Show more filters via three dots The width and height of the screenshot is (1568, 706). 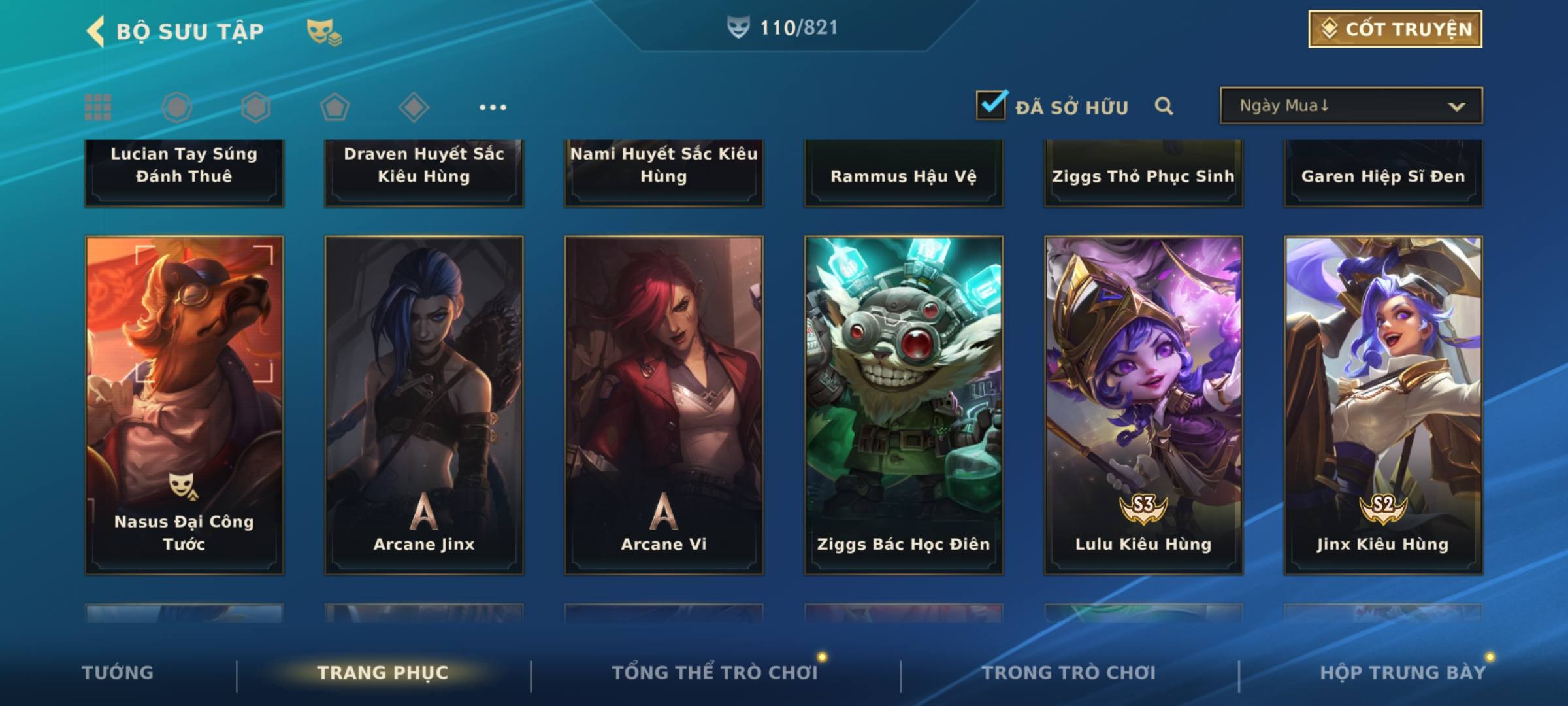click(493, 107)
